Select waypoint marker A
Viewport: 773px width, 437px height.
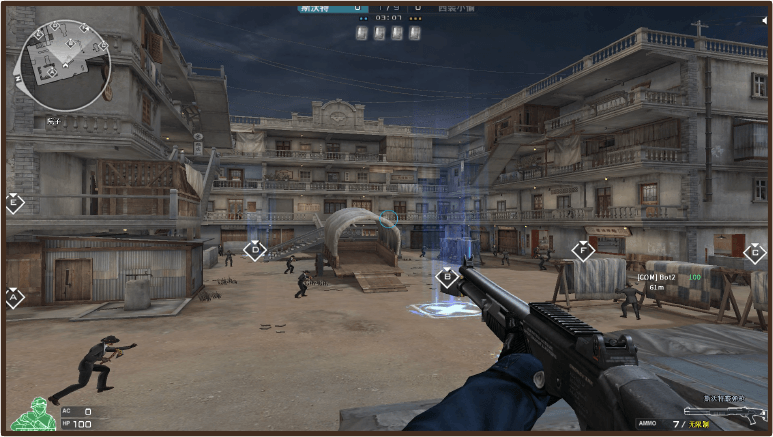[14, 297]
